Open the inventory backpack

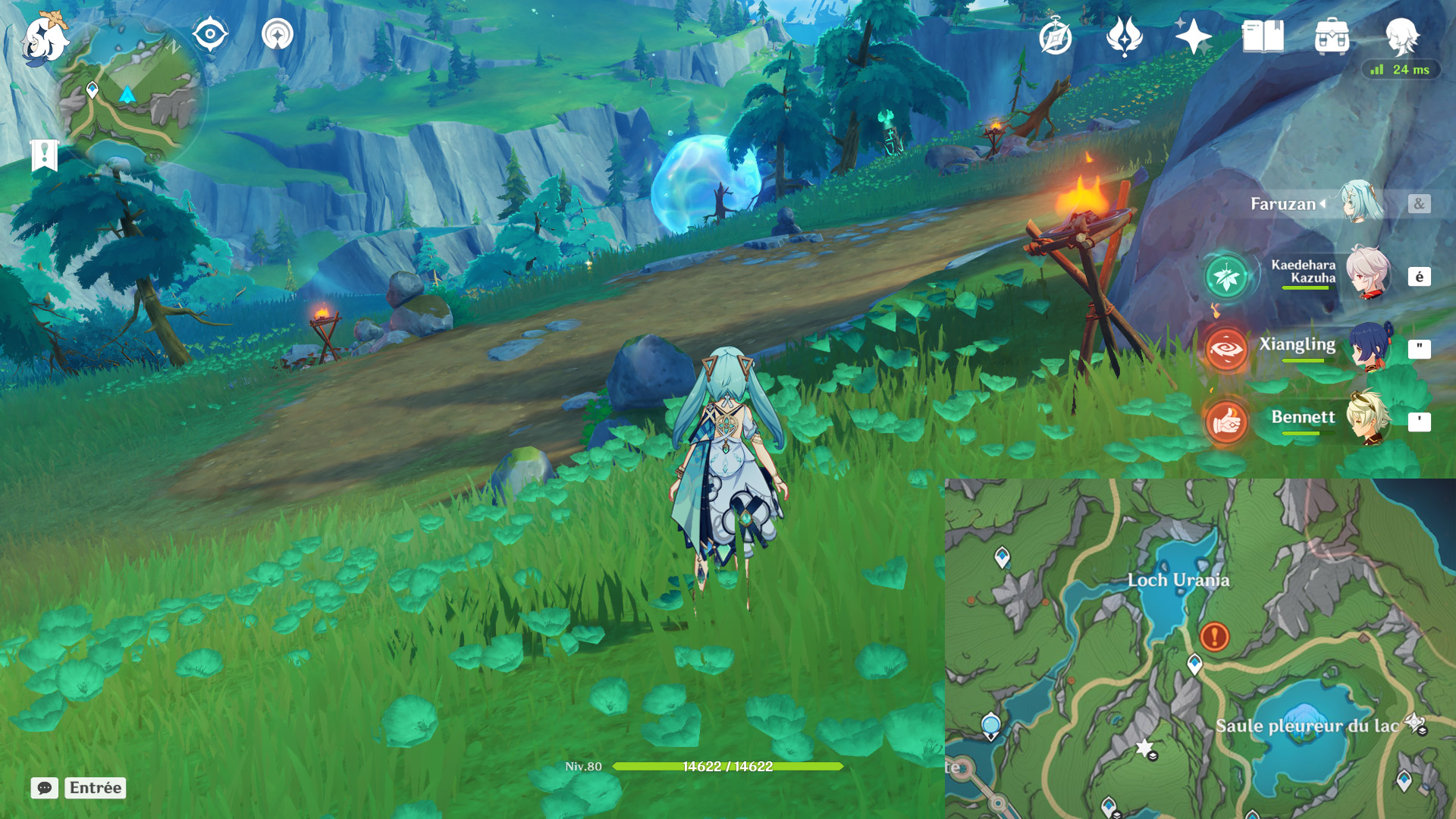coord(1332,36)
